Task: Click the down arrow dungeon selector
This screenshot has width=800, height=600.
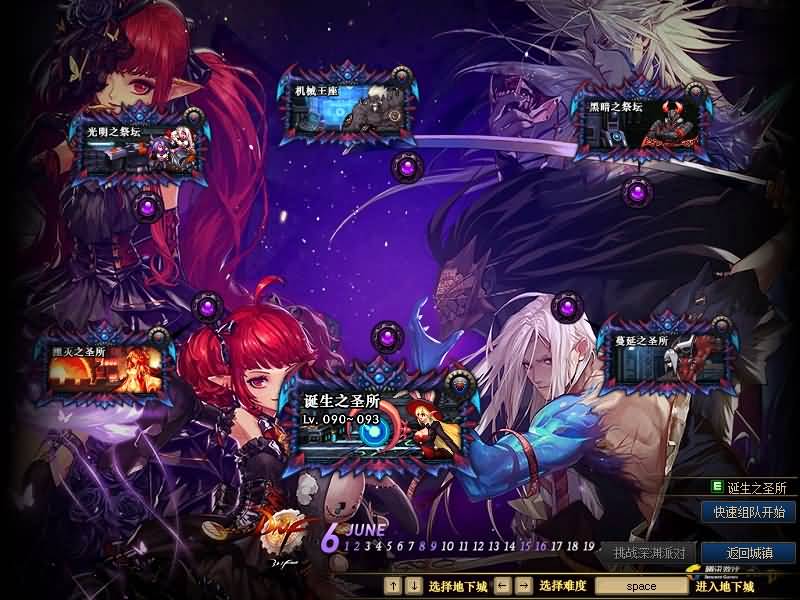Action: click(x=413, y=585)
